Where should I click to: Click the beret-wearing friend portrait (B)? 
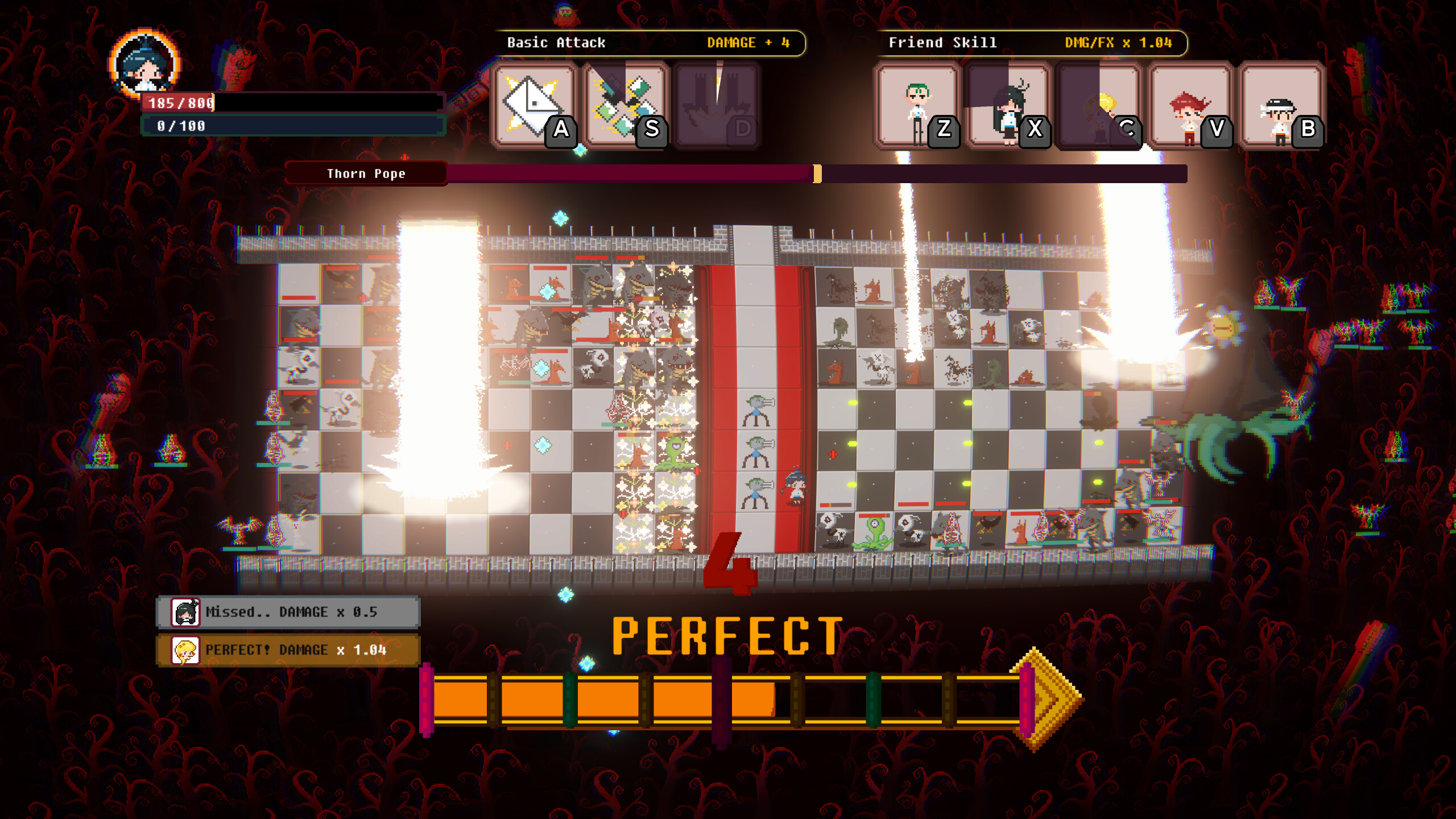tap(1280, 105)
